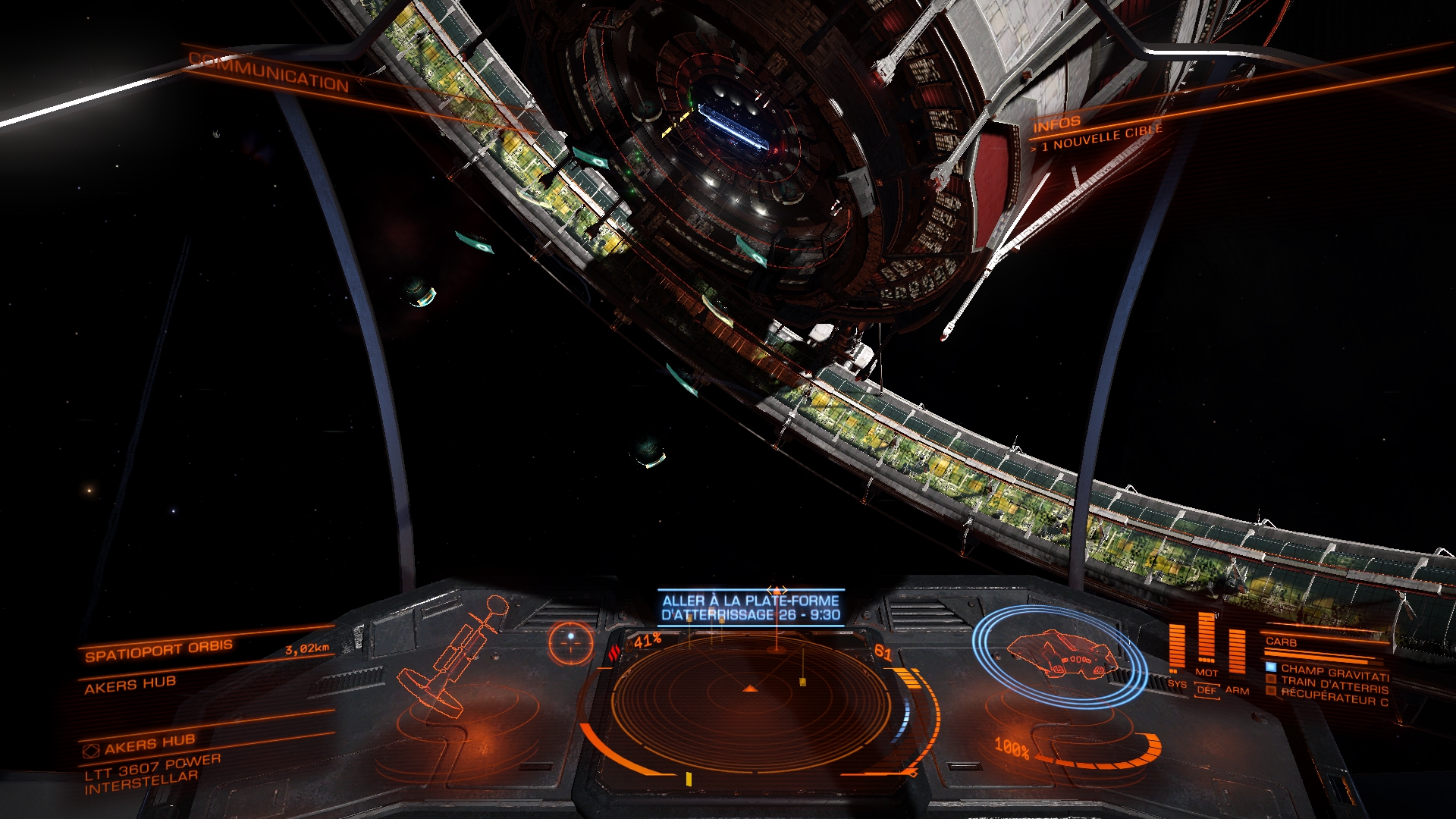Select the ARM power distributor column
Viewport: 1456px width, 819px height.
coord(1237,654)
